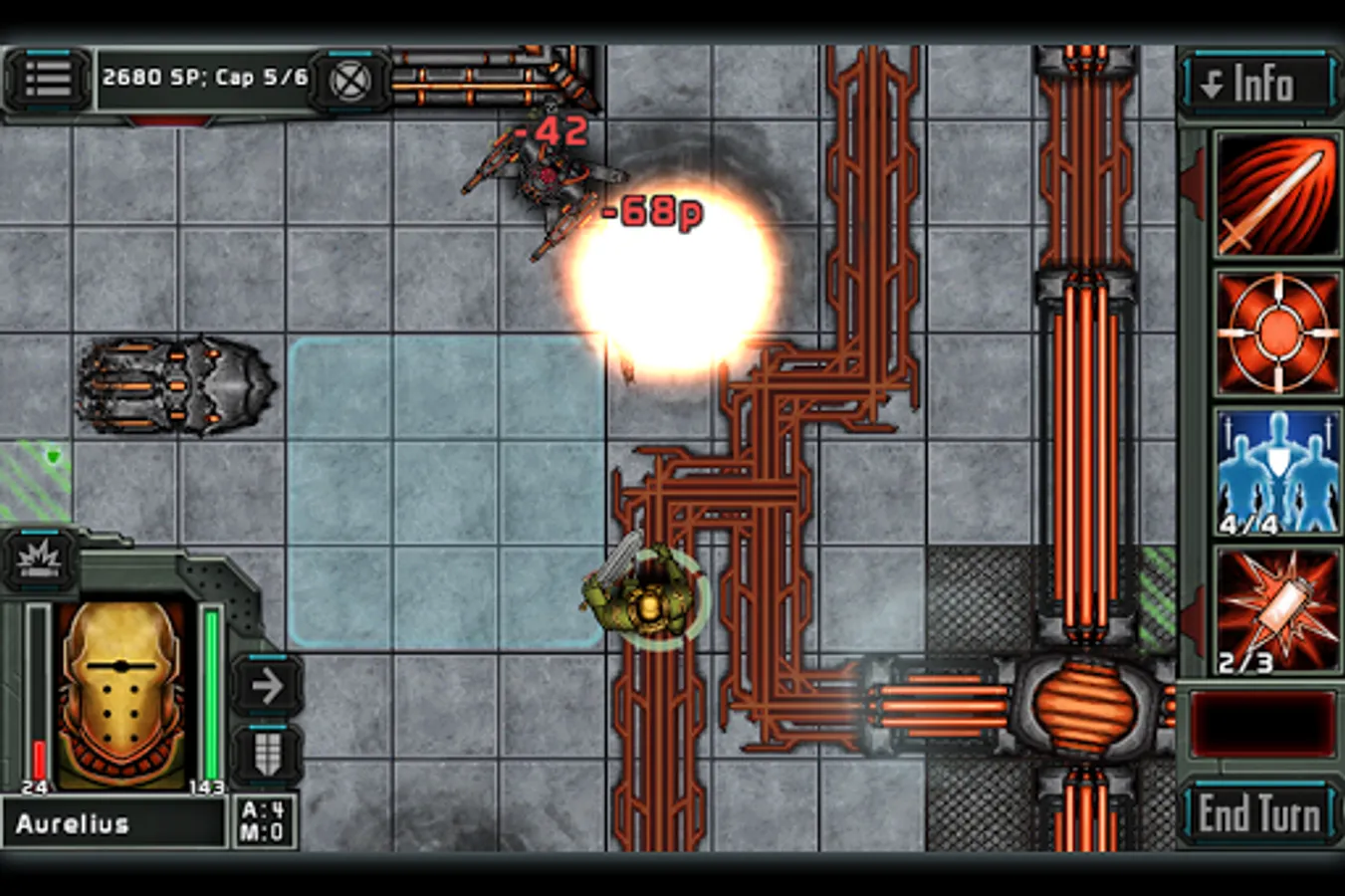This screenshot has width=1345, height=896.
Task: End the current turn
Action: (x=1259, y=813)
